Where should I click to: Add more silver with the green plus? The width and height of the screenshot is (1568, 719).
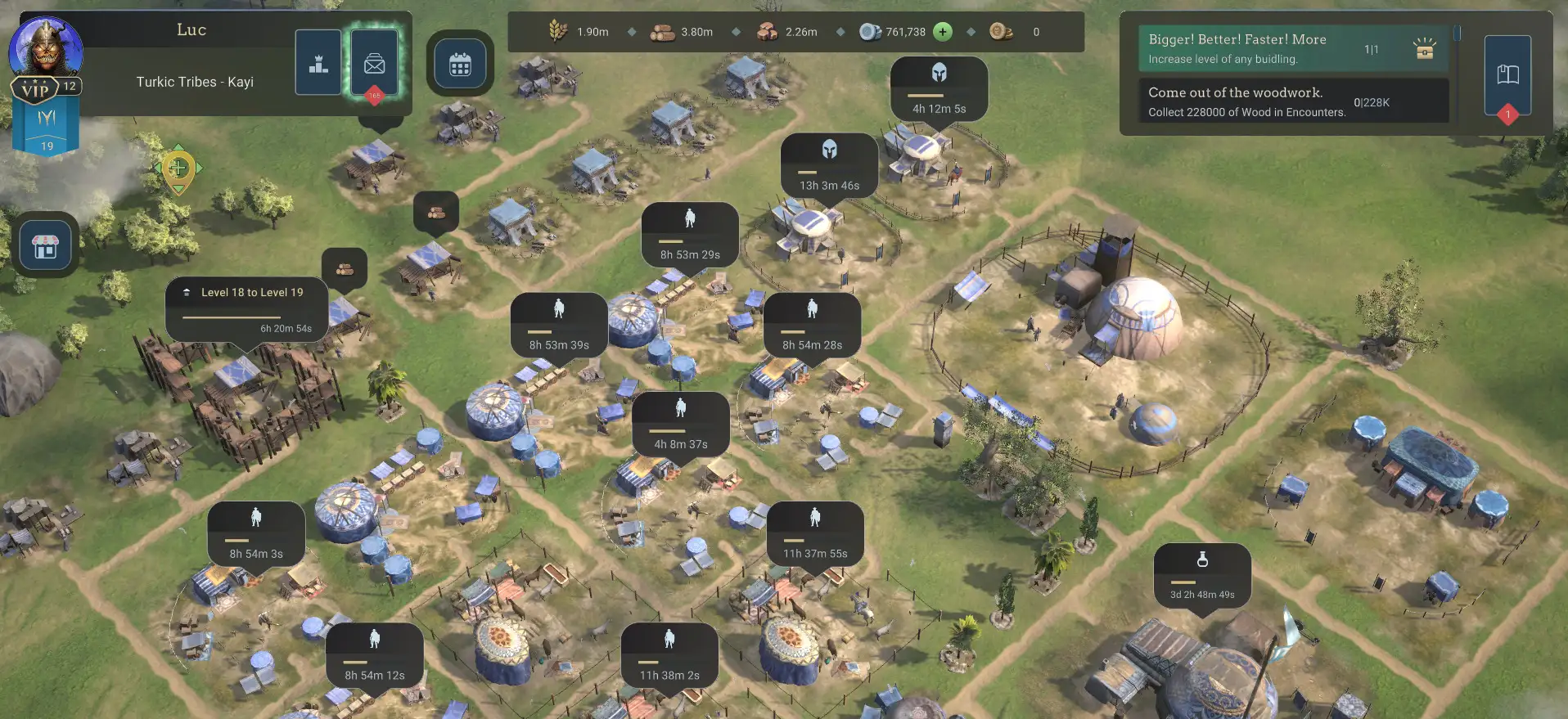[x=943, y=32]
